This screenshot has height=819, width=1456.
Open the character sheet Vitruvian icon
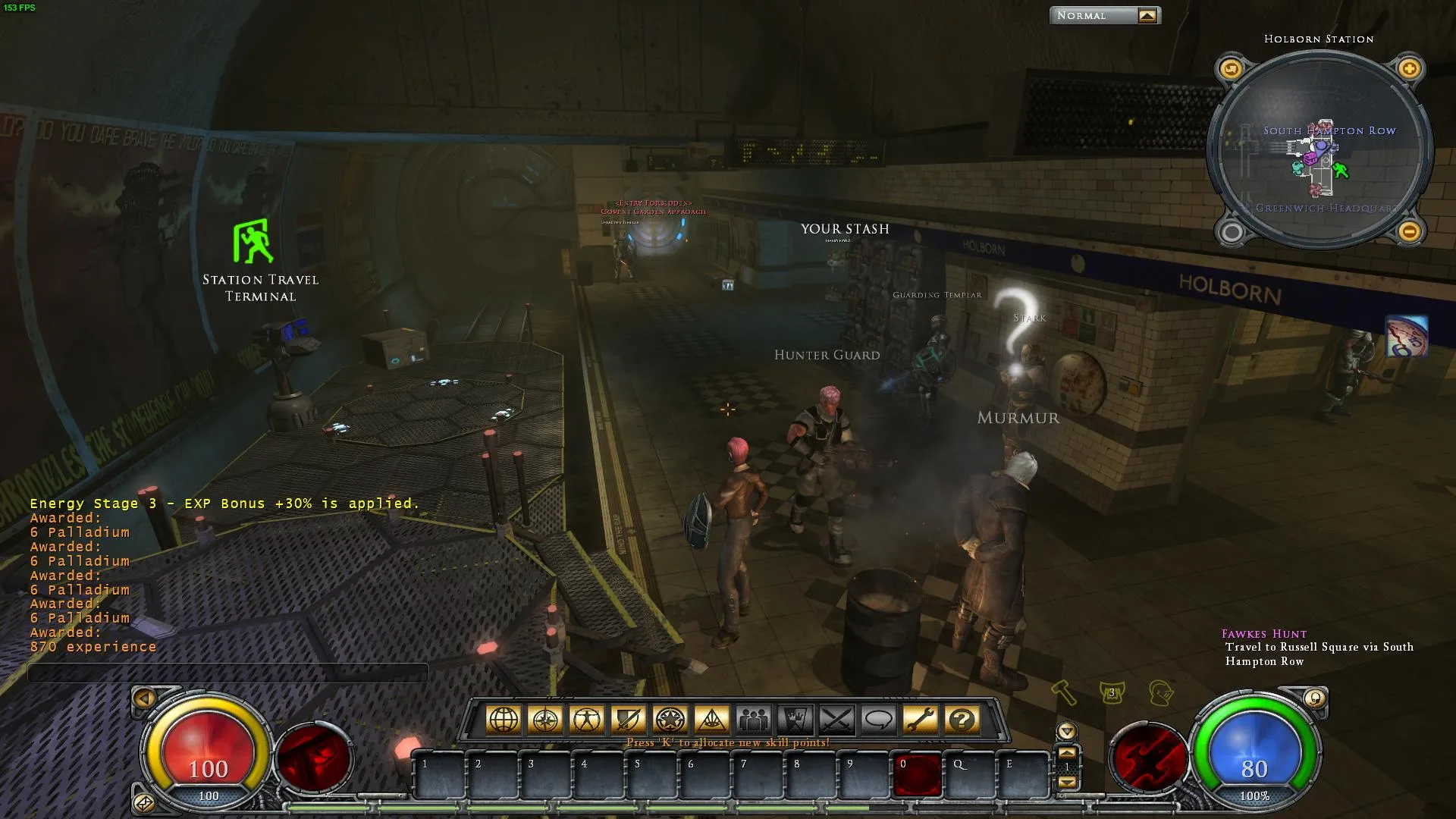pos(587,719)
